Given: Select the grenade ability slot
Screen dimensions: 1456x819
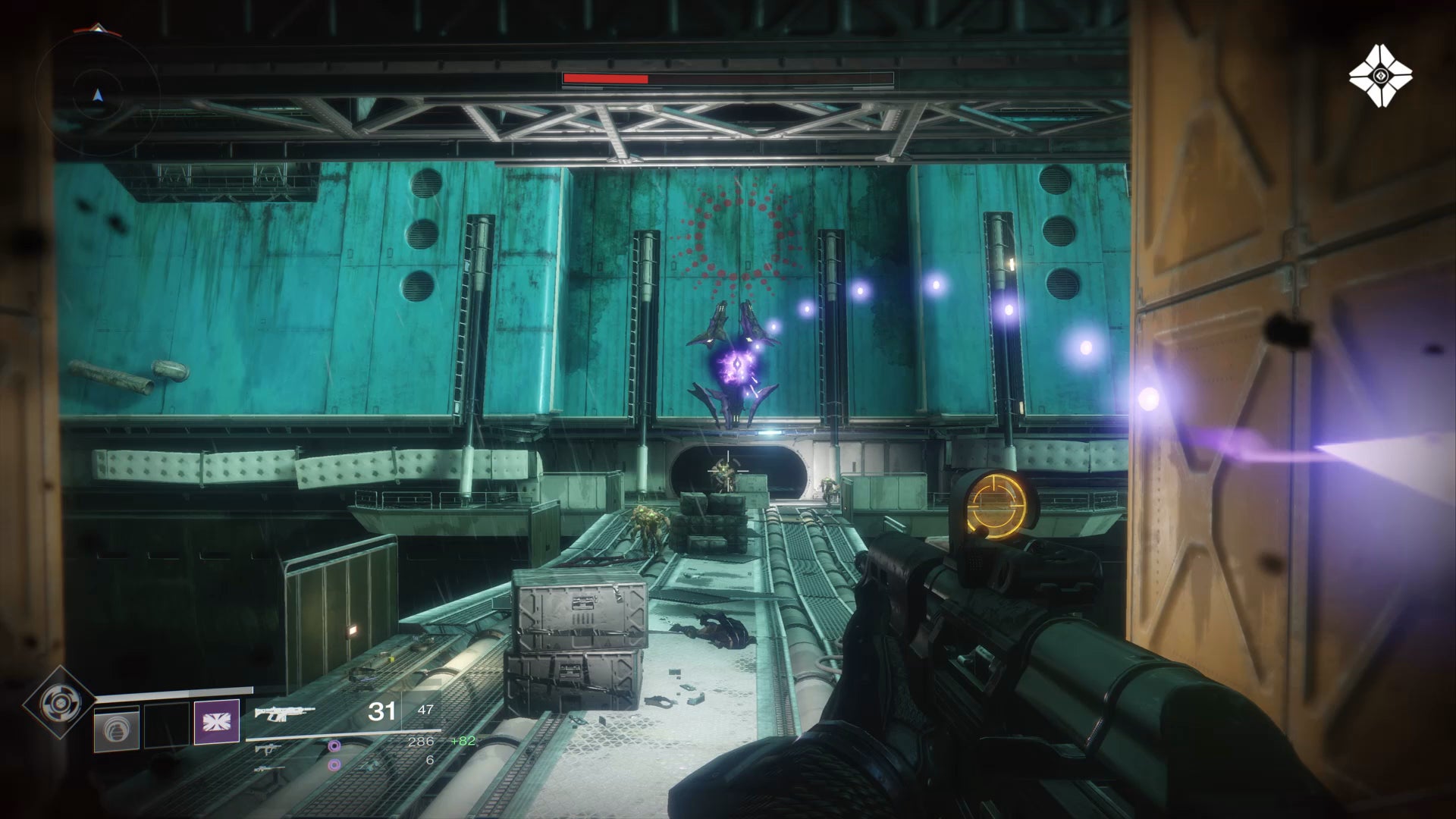Looking at the screenshot, I should 117,728.
